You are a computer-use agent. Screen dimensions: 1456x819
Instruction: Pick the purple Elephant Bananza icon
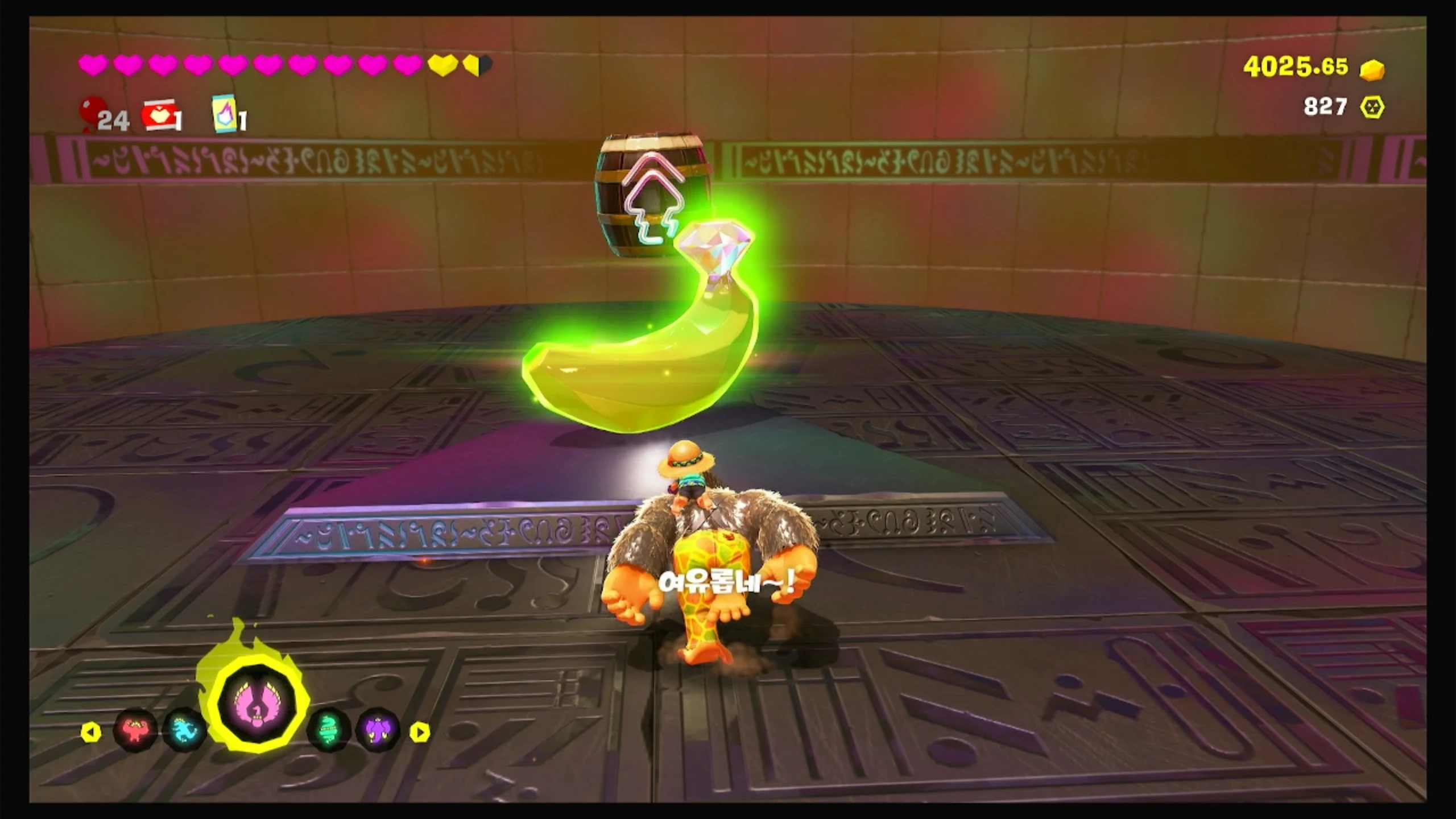click(x=378, y=729)
